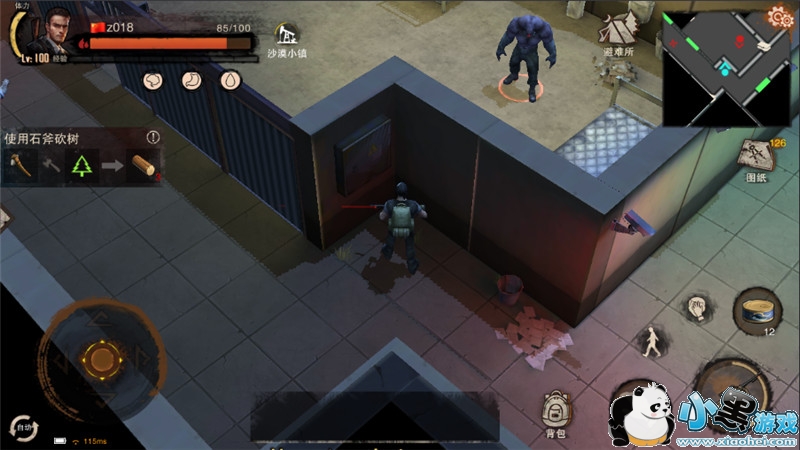This screenshot has width=800, height=450.
Task: Open the blueprints (图纸) menu
Action: (755, 160)
